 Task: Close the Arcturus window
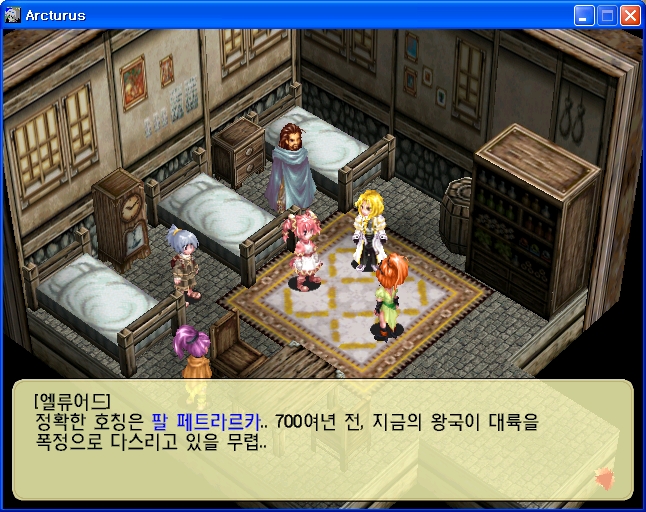[630, 15]
